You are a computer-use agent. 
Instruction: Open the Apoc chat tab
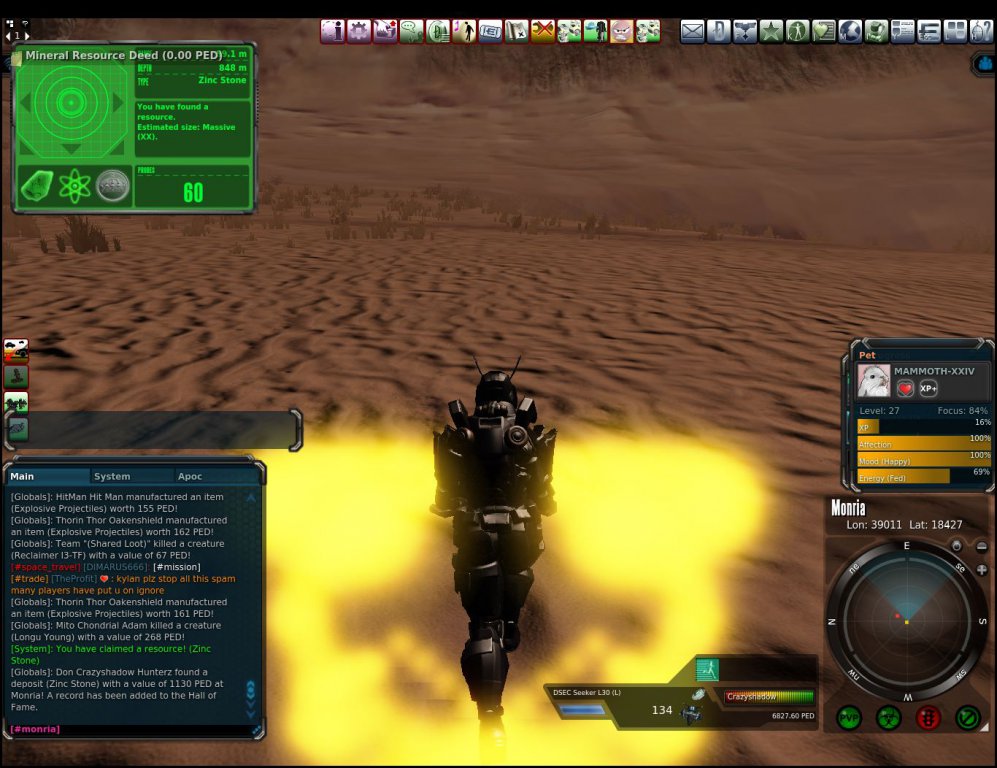pyautogui.click(x=190, y=477)
